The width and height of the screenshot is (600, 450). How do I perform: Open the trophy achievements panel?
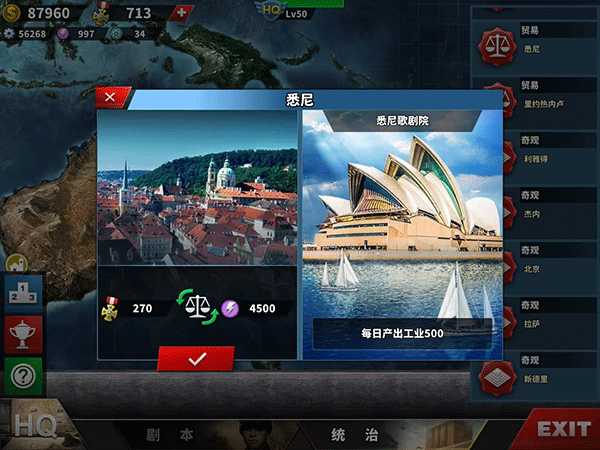[x=23, y=336]
